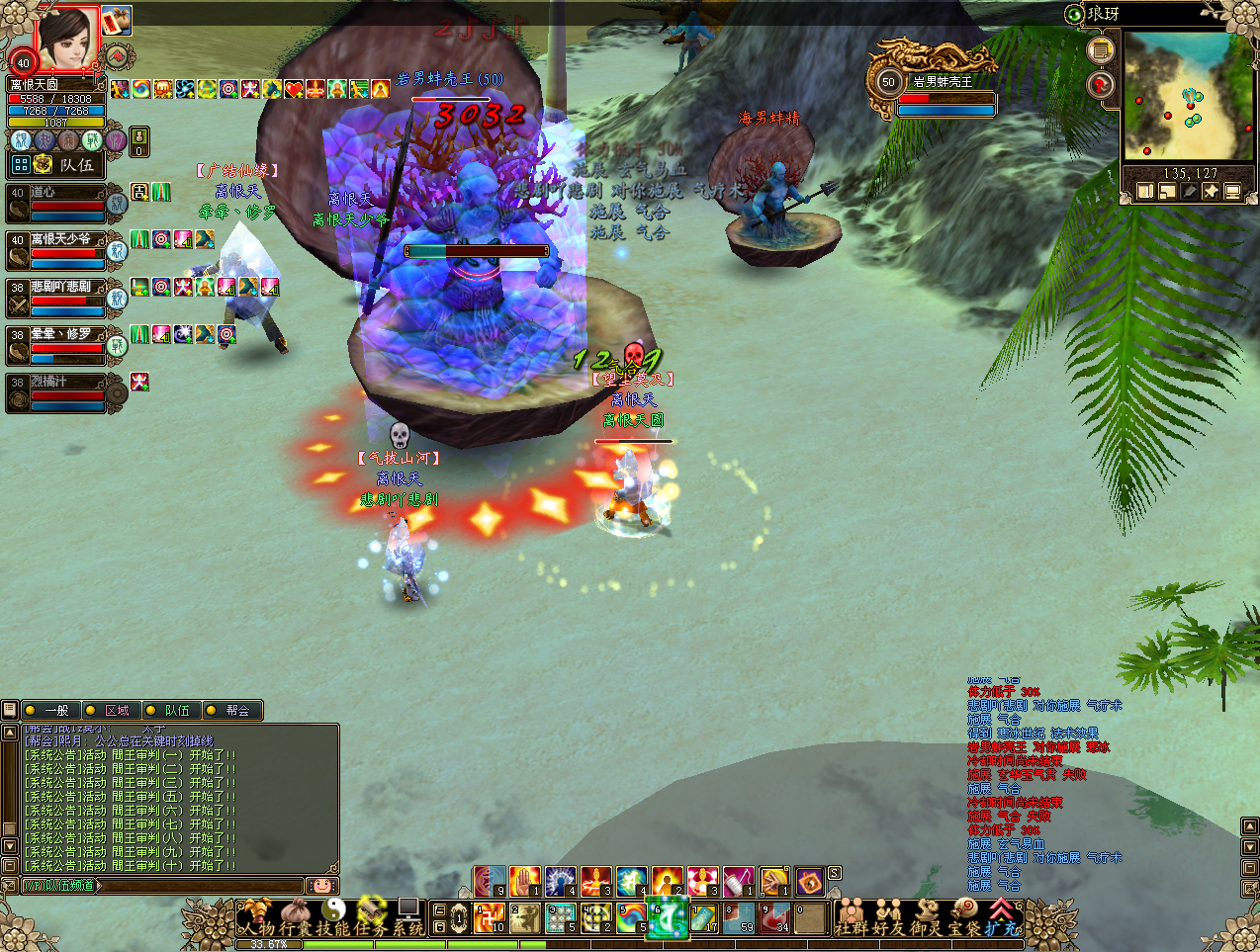This screenshot has width=1260, height=952.
Task: Open the 行囊 inventory bag
Action: point(298,918)
